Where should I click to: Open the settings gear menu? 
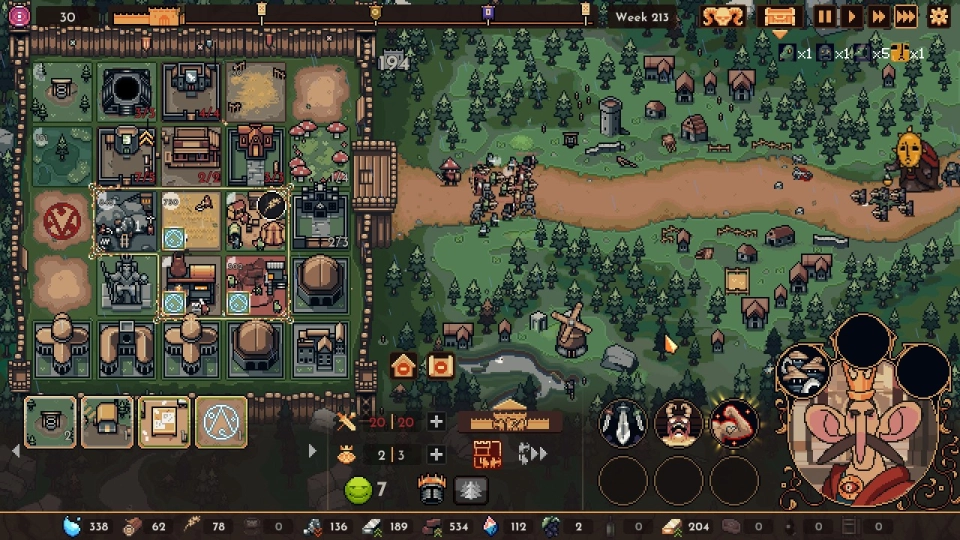[x=938, y=16]
